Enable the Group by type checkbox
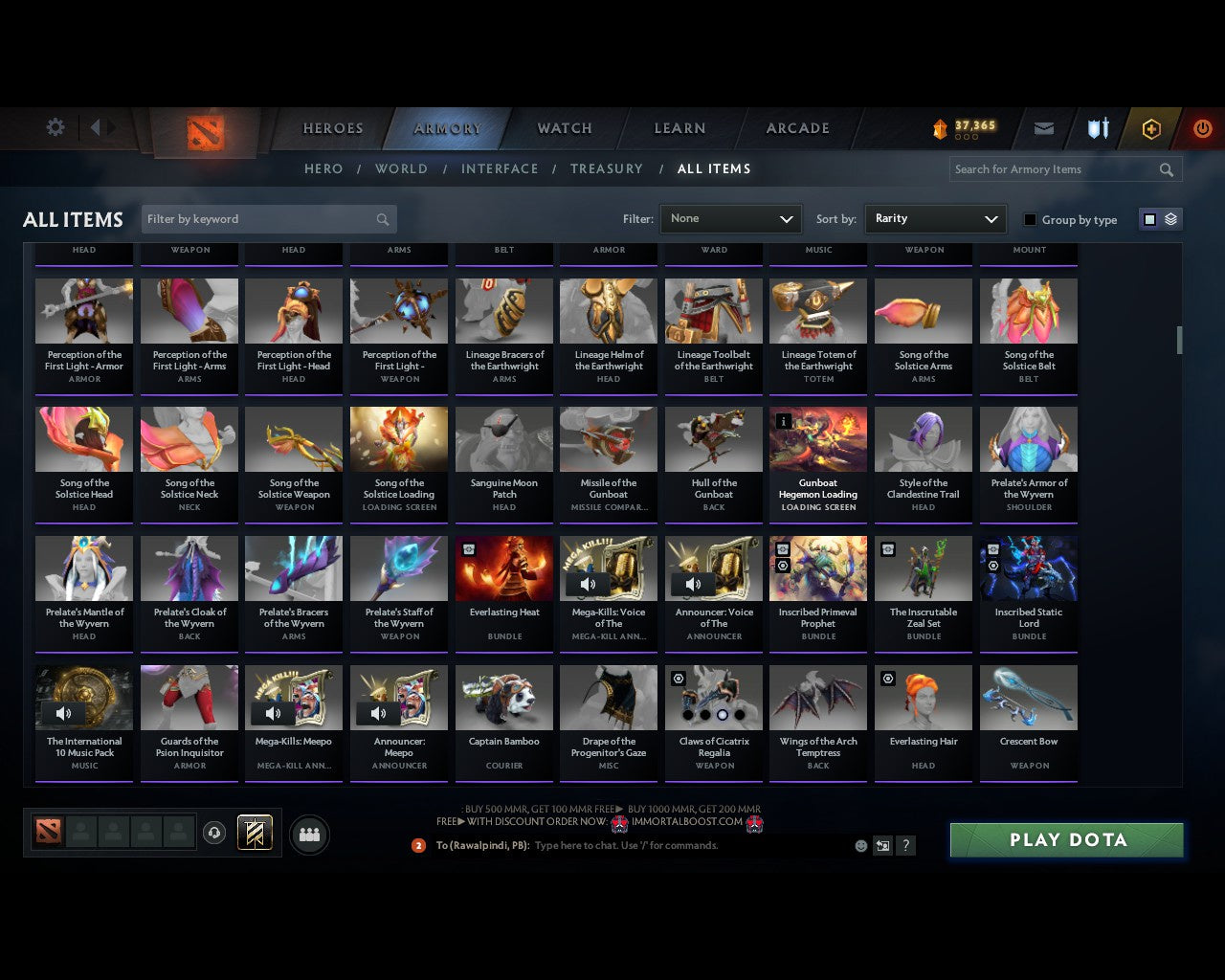This screenshot has width=1225, height=980. click(1030, 219)
